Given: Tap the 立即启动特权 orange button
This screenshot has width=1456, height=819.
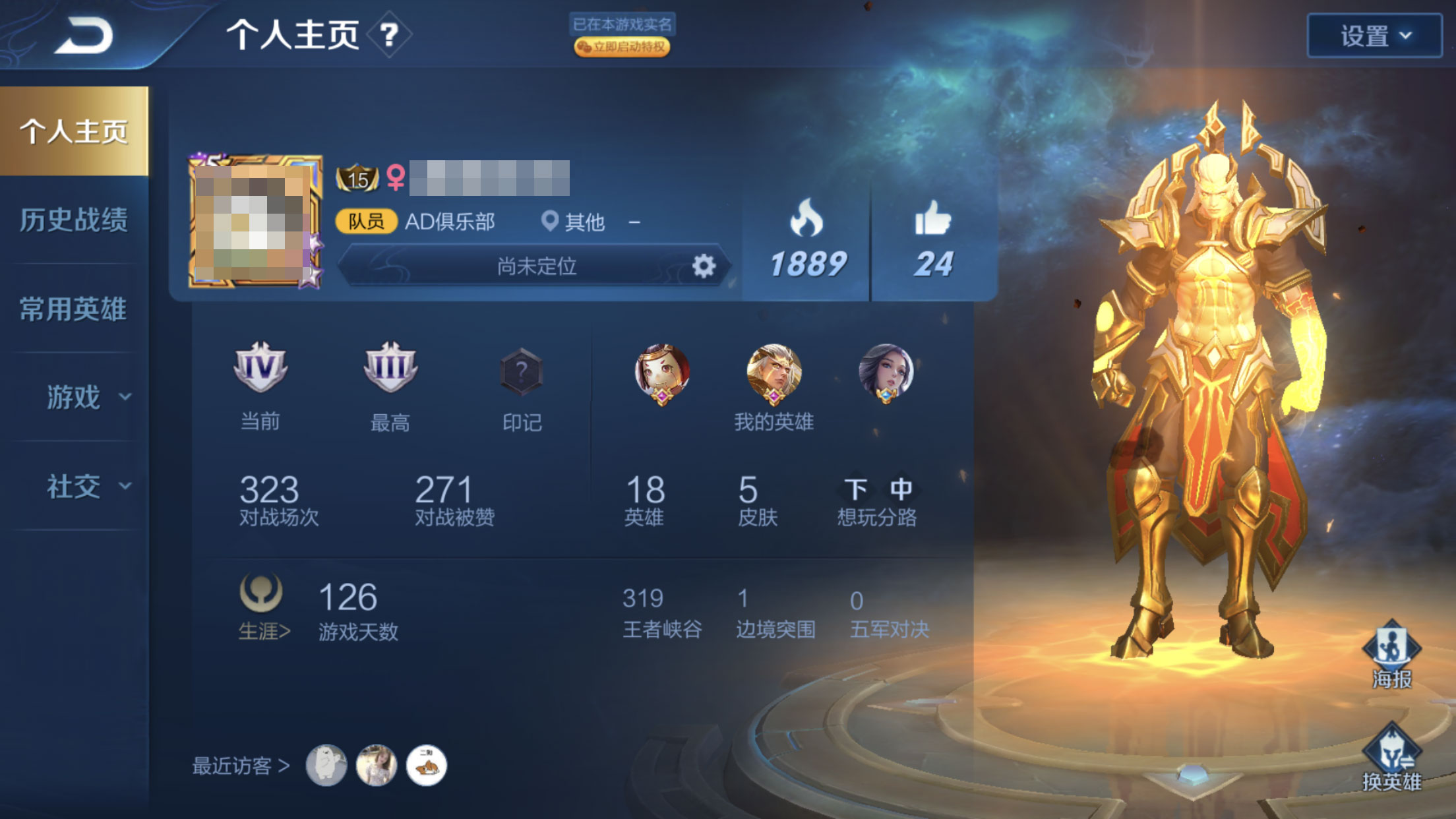Looking at the screenshot, I should pyautogui.click(x=622, y=47).
